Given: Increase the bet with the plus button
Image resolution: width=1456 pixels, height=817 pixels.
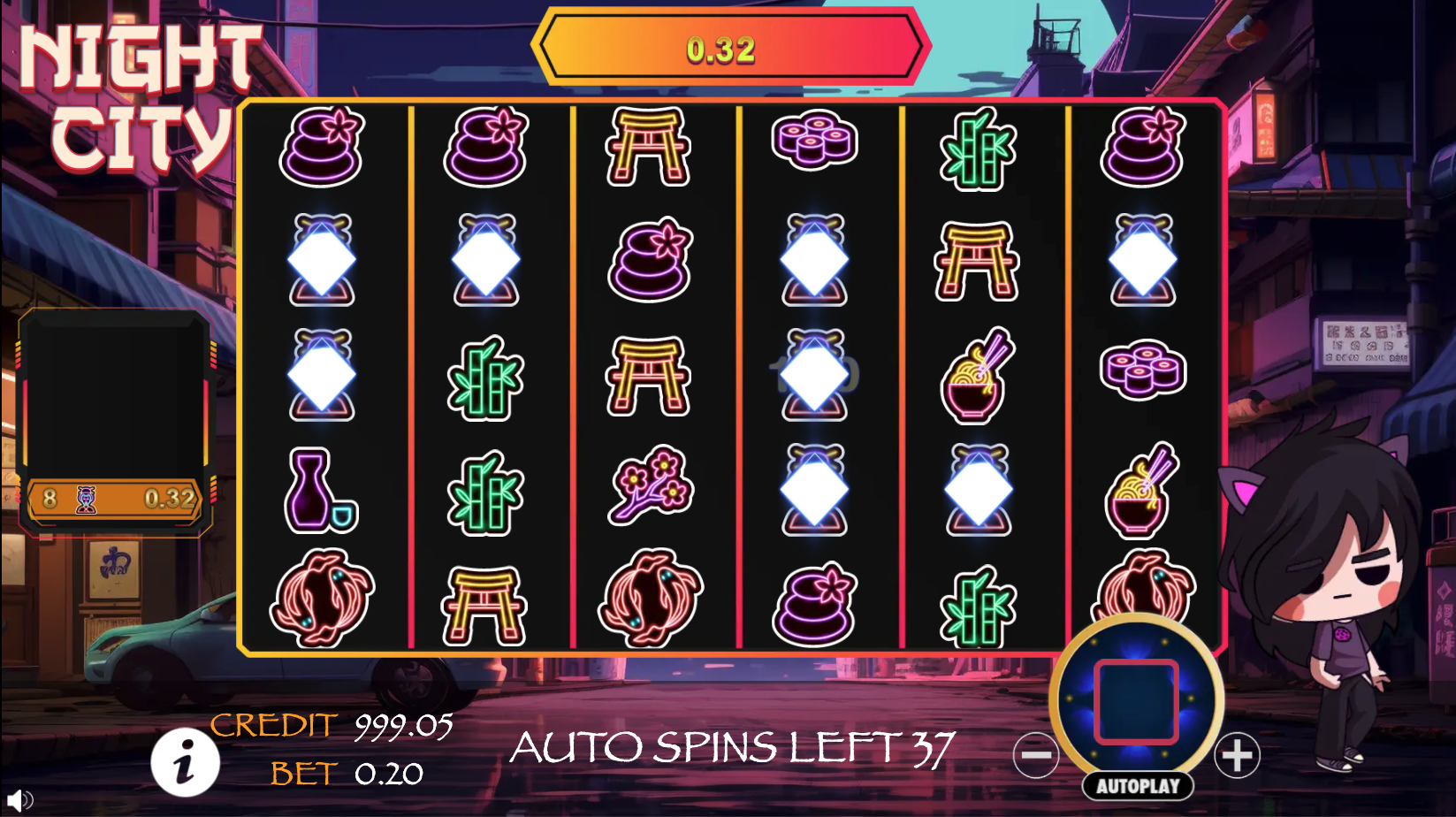Looking at the screenshot, I should 1240,753.
